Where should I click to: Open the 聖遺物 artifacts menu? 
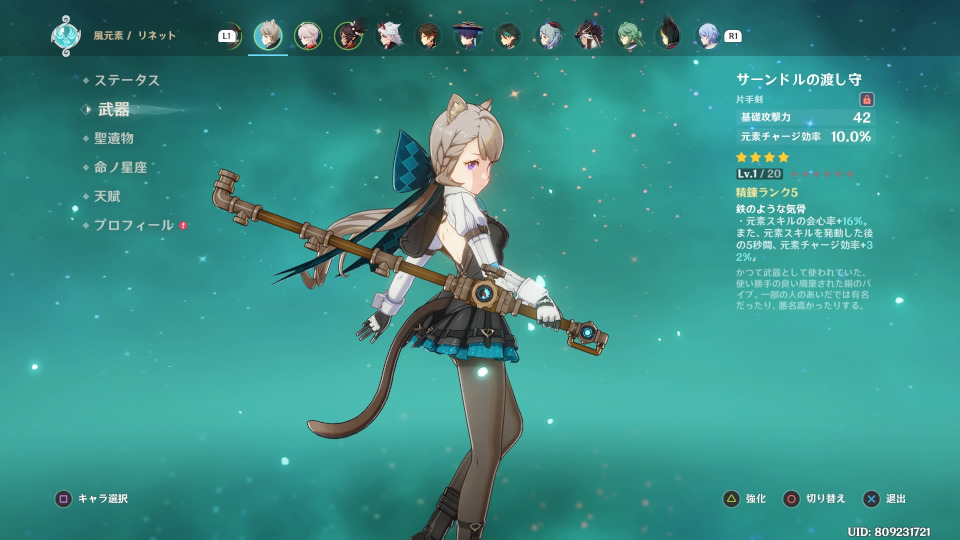click(114, 138)
